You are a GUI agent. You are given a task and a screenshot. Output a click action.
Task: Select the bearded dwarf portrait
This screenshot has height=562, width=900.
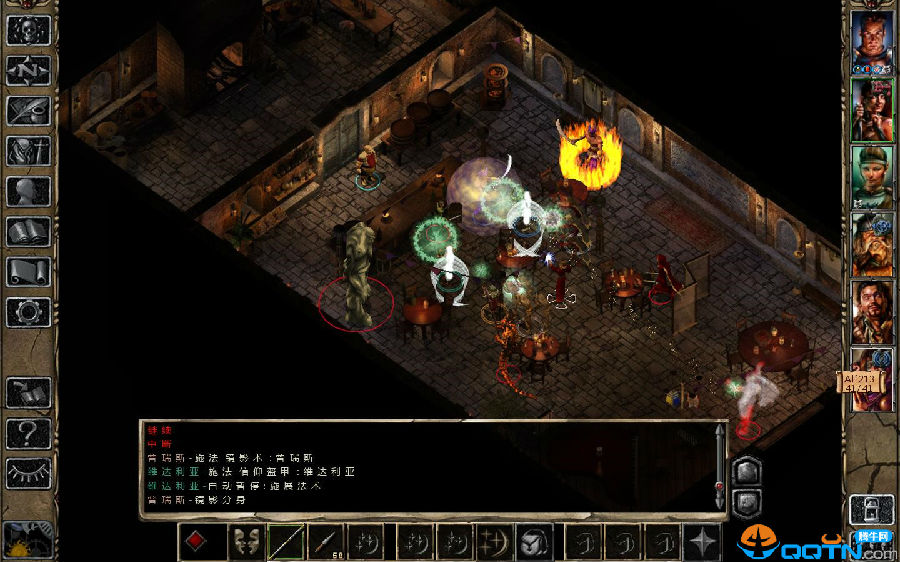[872, 243]
